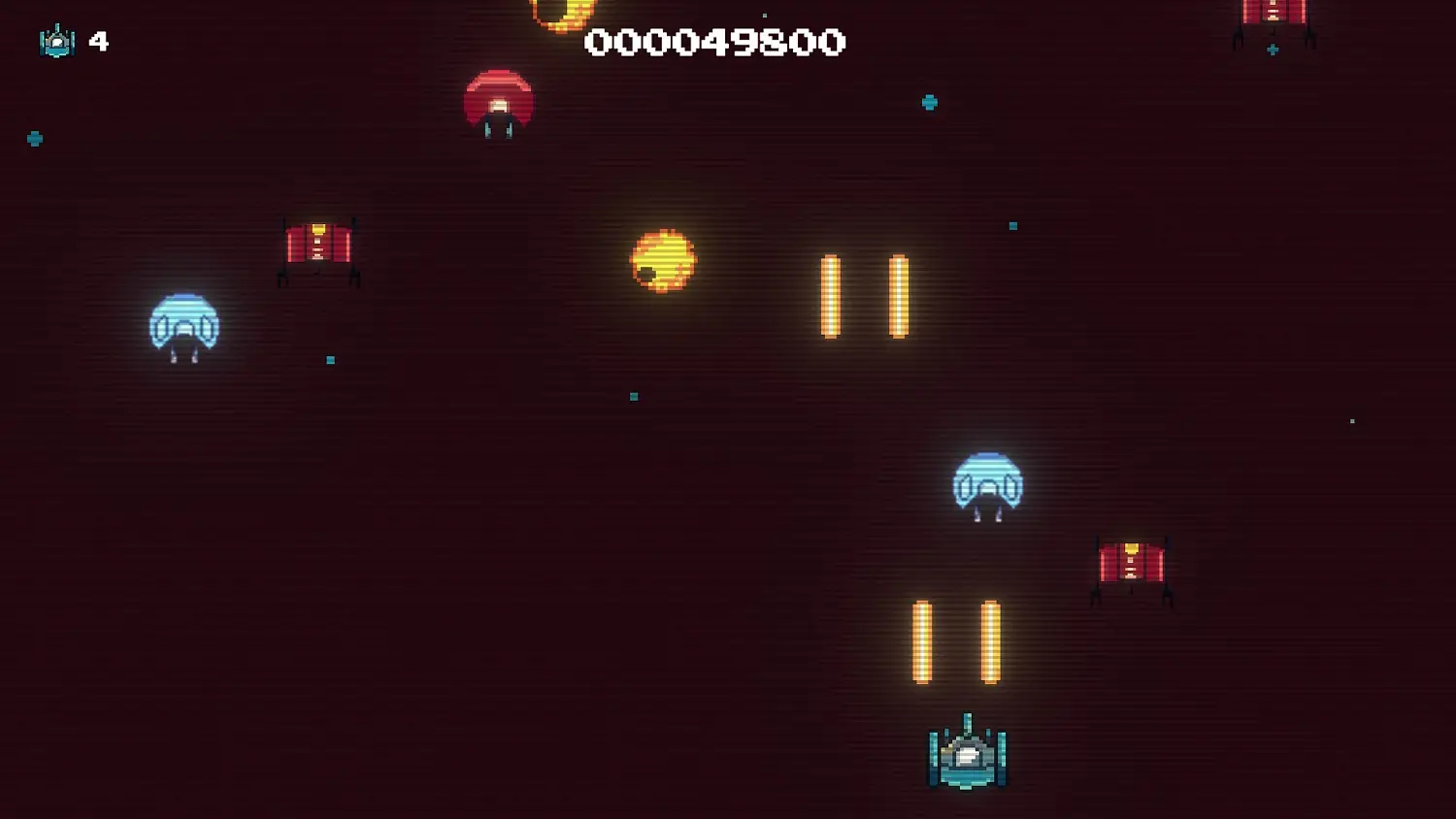Image resolution: width=1456 pixels, height=819 pixels.
Task: Click the number 4 lives counter
Action: (97, 41)
